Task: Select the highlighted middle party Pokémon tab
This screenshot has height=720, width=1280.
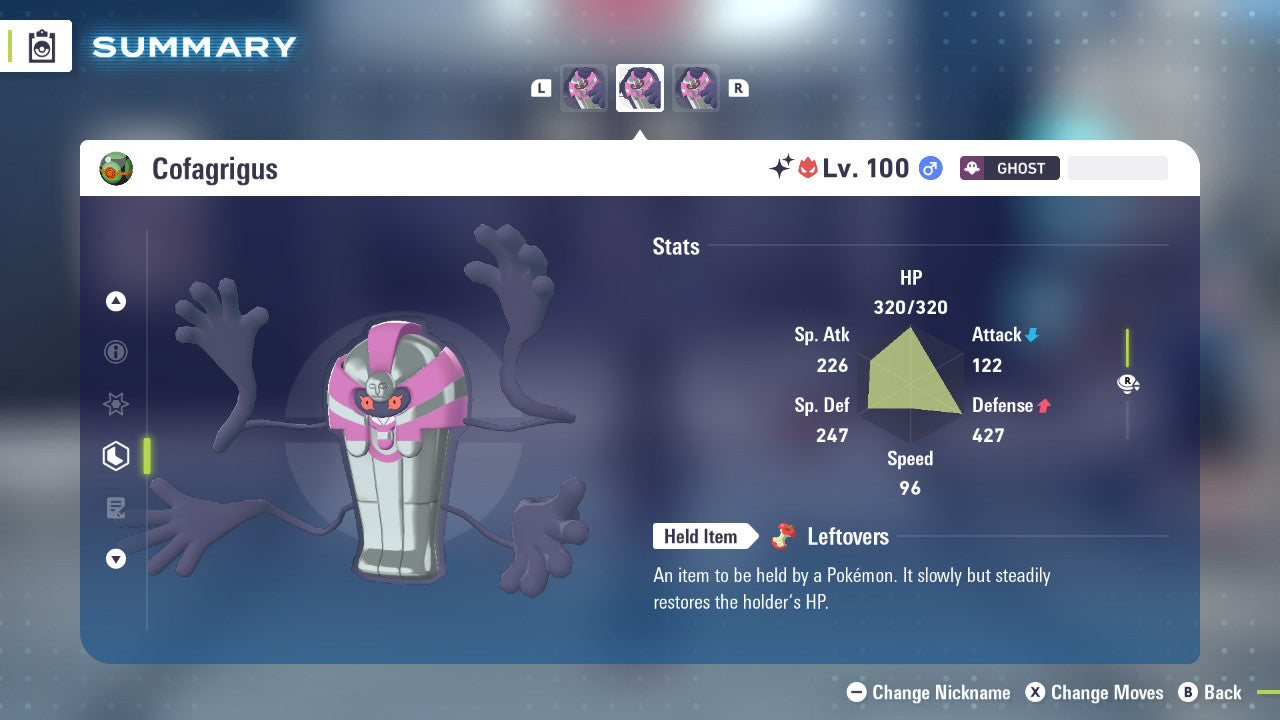Action: point(639,88)
